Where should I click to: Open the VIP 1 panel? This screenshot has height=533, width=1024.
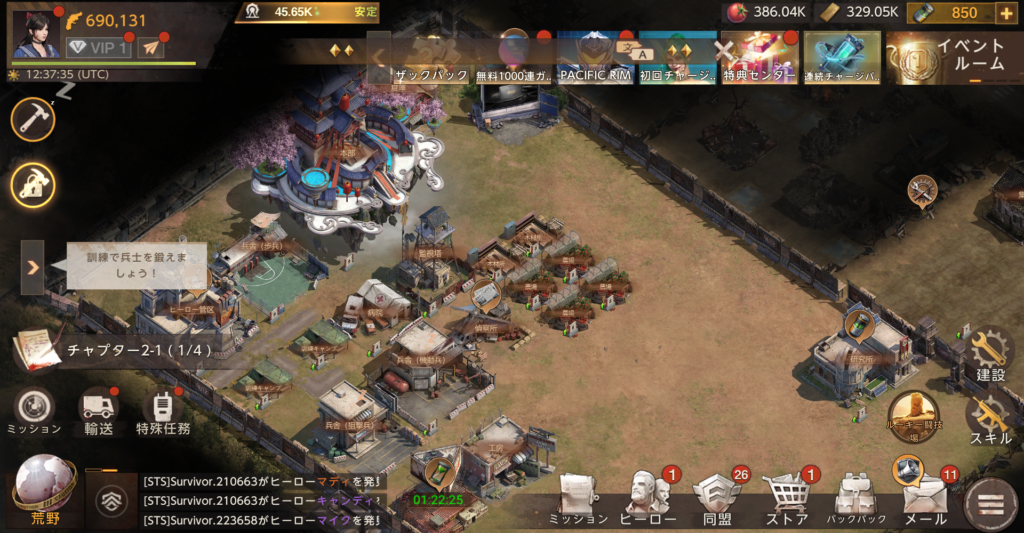coord(98,47)
